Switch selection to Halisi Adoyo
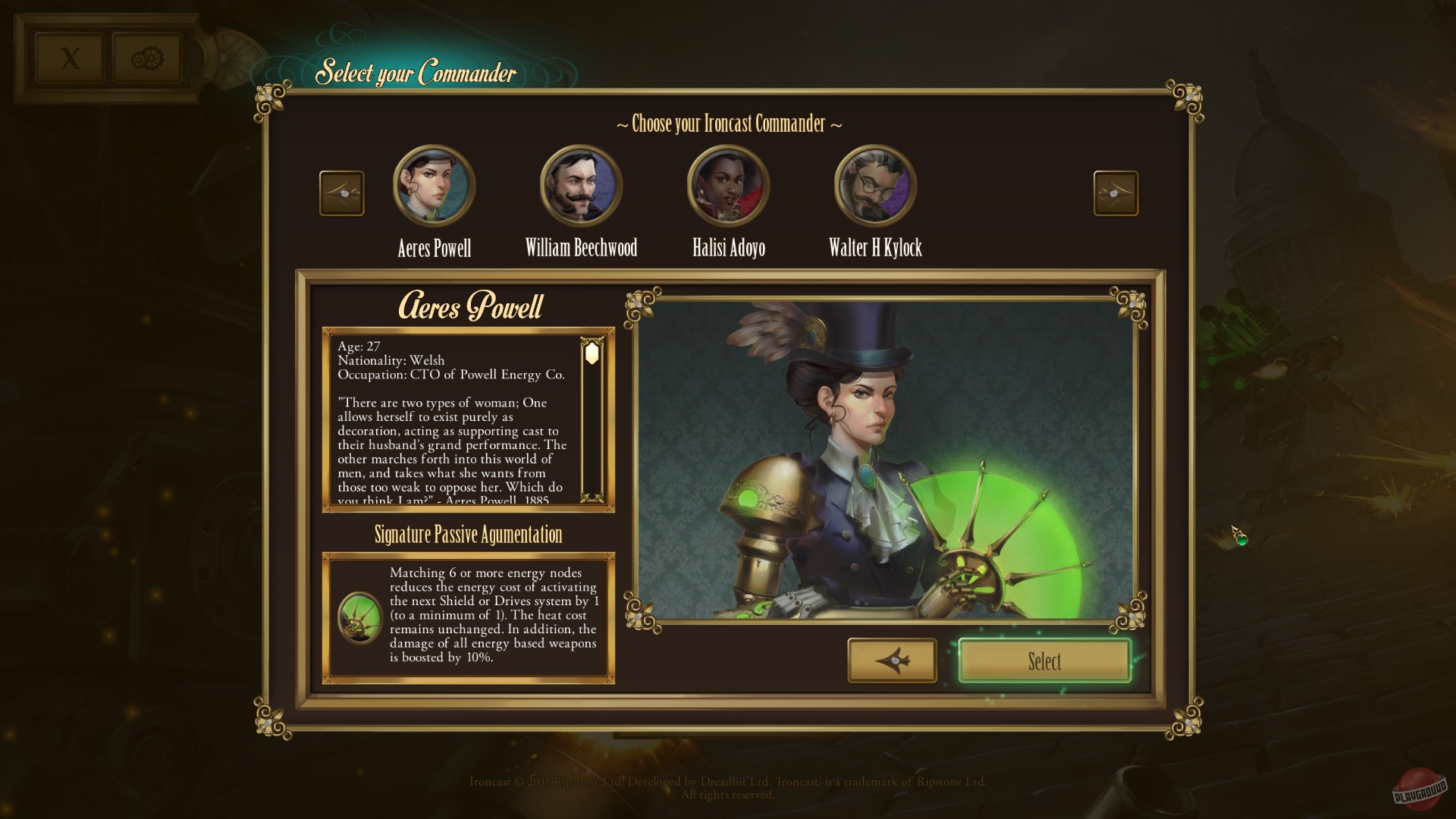 [x=726, y=185]
